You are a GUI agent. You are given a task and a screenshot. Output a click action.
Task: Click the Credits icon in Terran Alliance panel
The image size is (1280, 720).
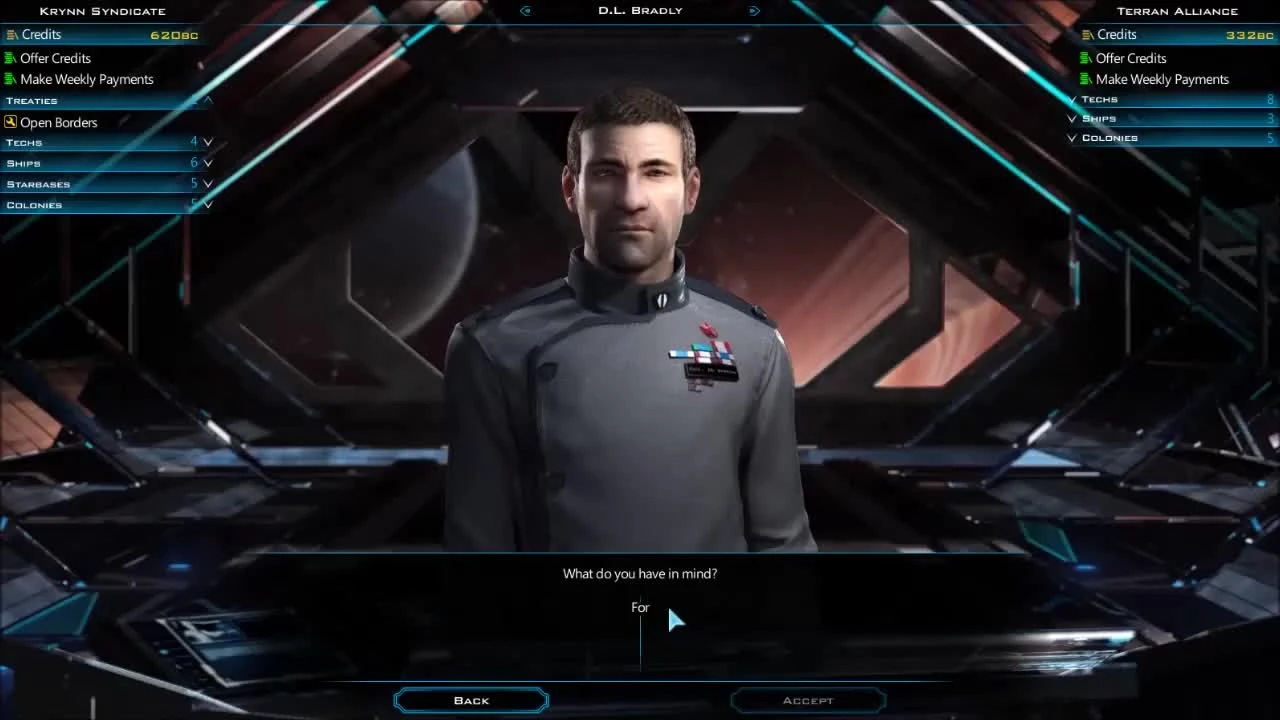tap(1086, 34)
